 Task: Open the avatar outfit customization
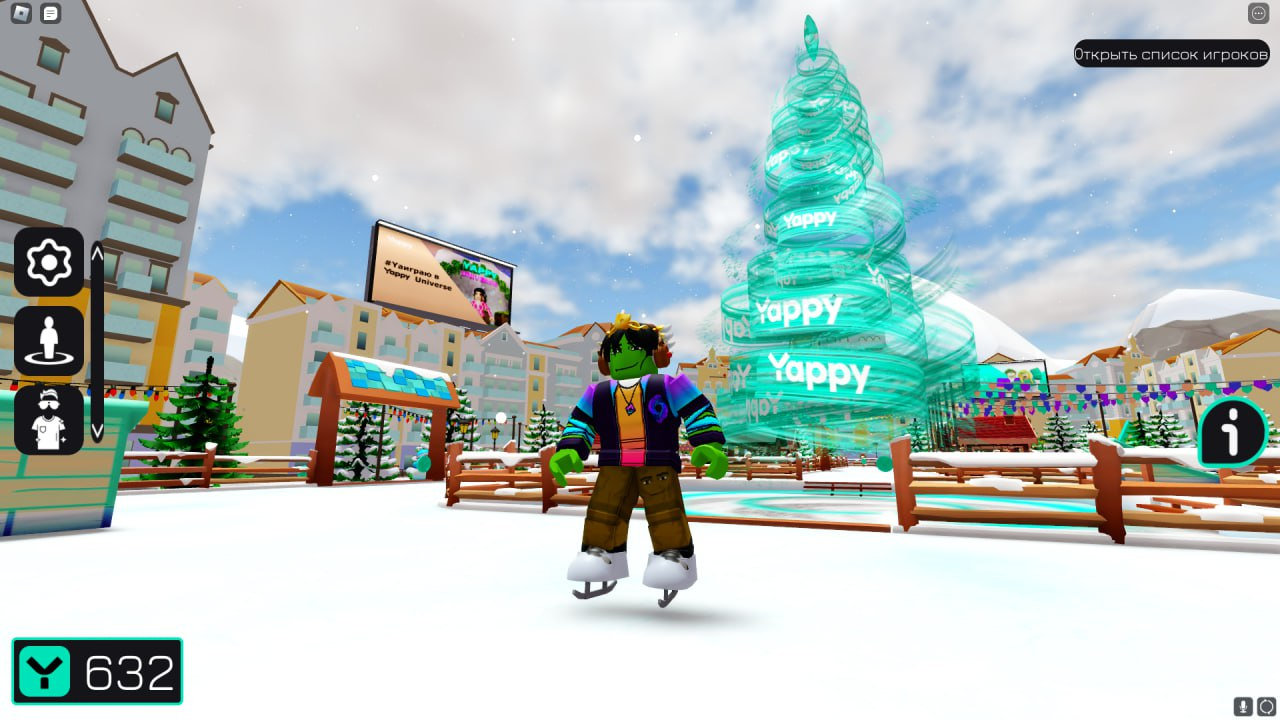48,419
